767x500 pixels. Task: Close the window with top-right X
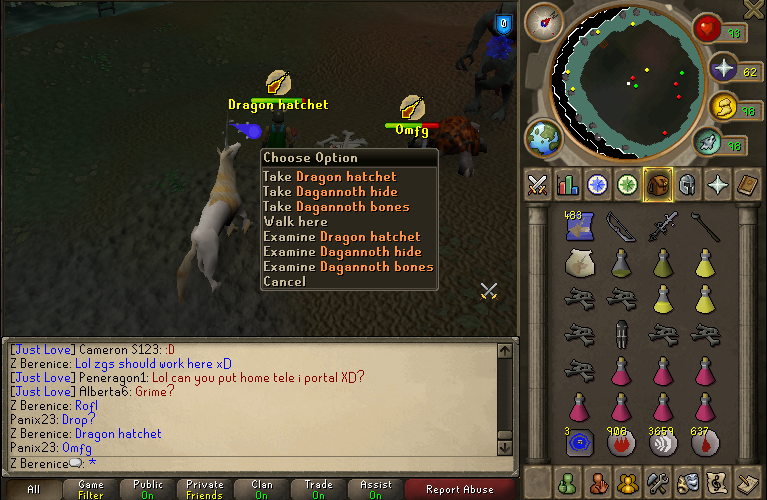pos(754,10)
